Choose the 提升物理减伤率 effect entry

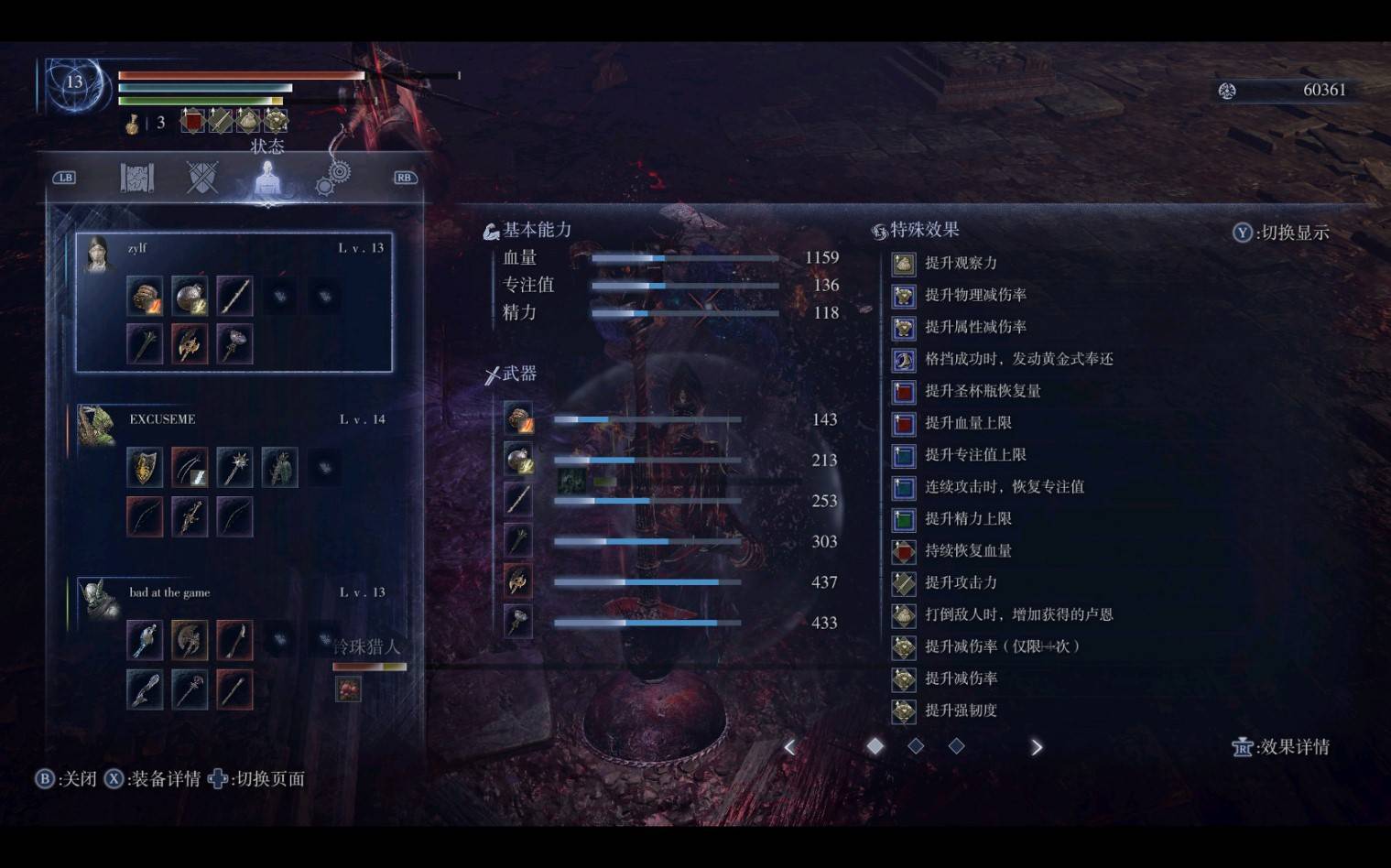point(974,295)
